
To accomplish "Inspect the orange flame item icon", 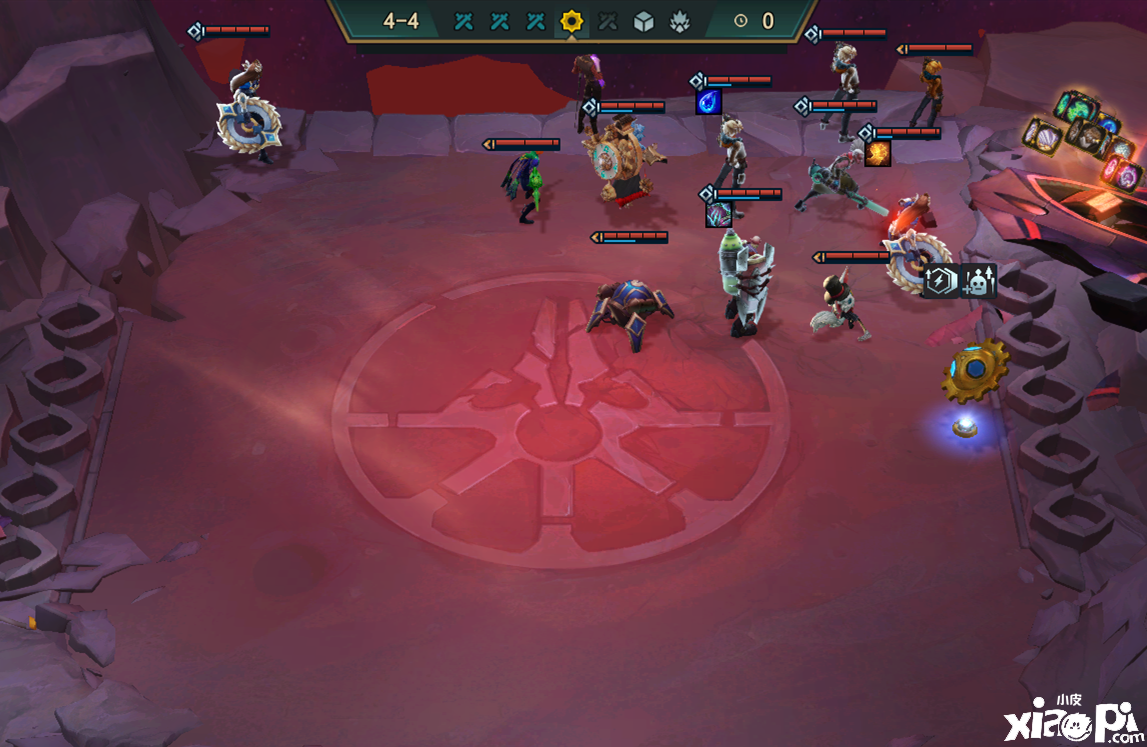I will point(878,153).
